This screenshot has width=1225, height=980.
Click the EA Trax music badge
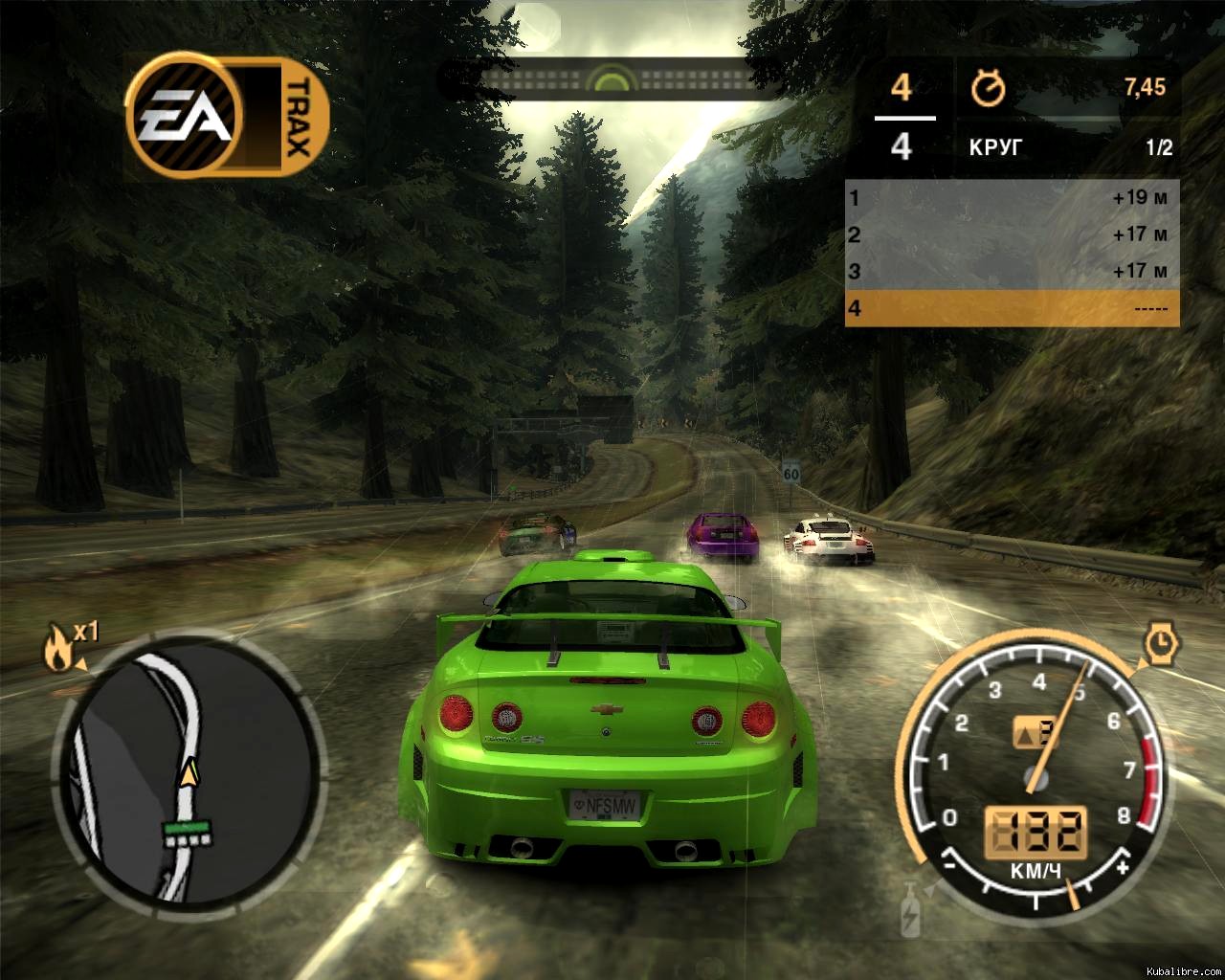click(227, 118)
